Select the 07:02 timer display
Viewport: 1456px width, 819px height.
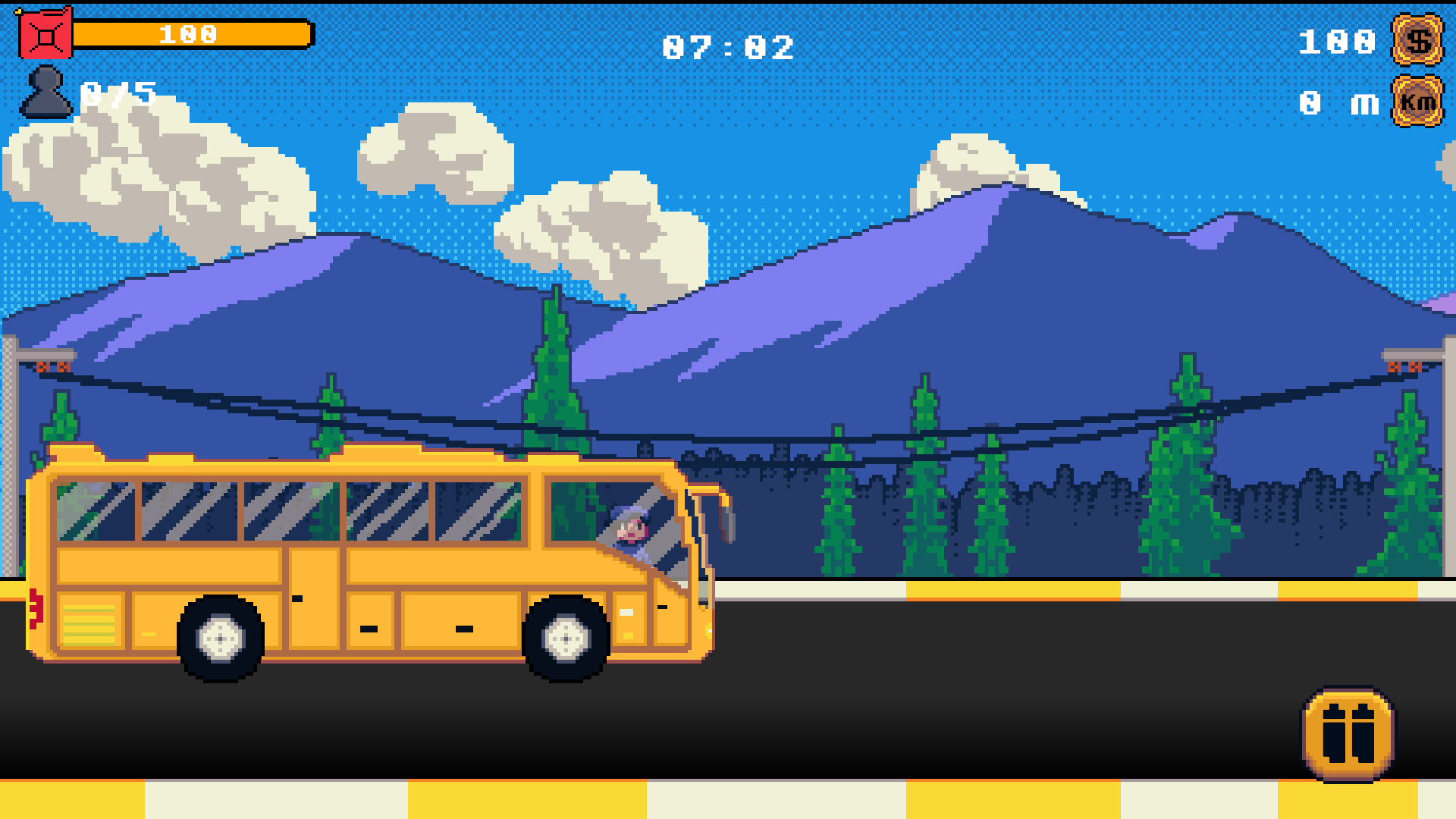tap(728, 47)
